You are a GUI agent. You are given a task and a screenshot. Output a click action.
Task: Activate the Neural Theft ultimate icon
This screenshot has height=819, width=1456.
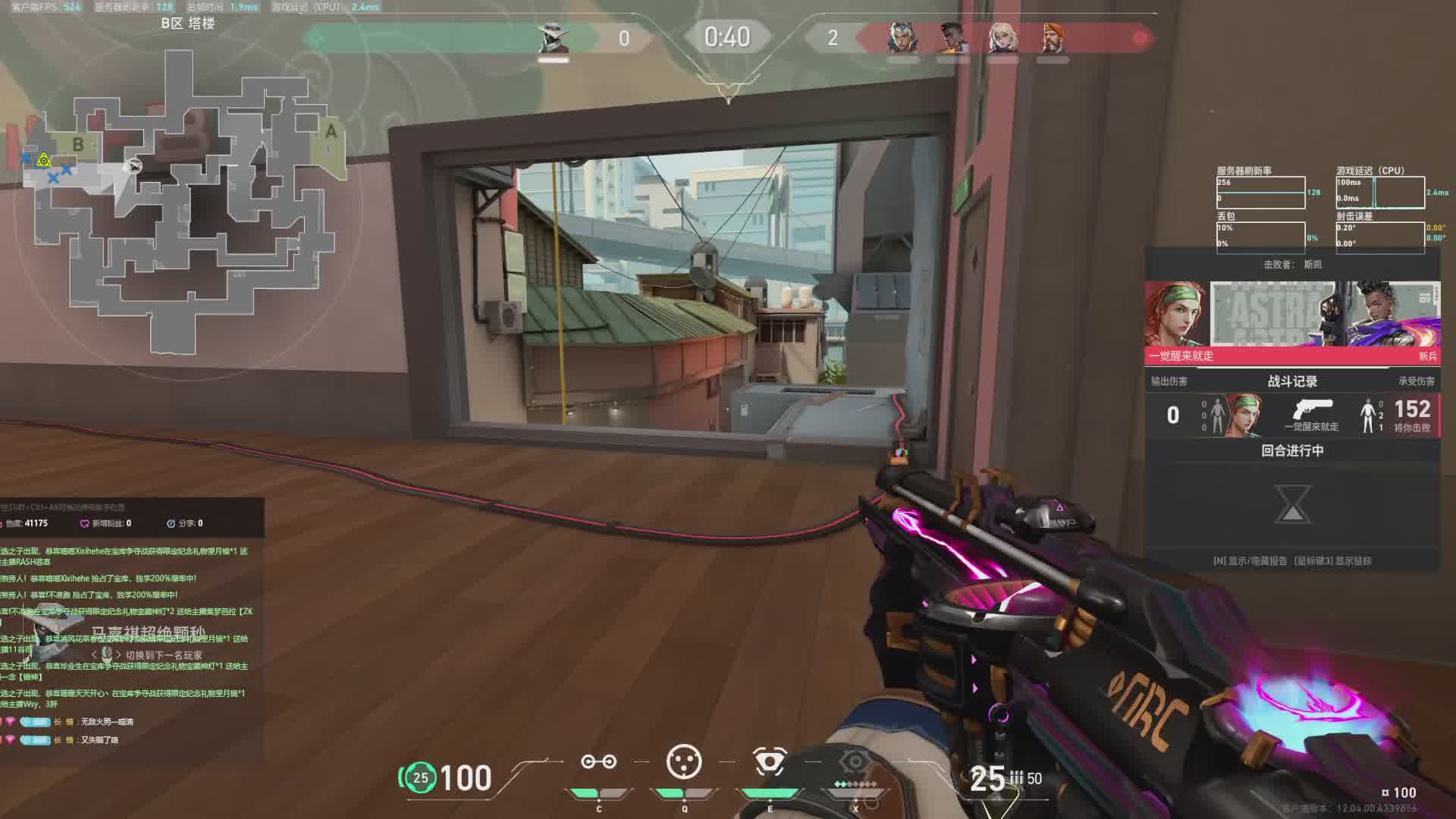(855, 762)
